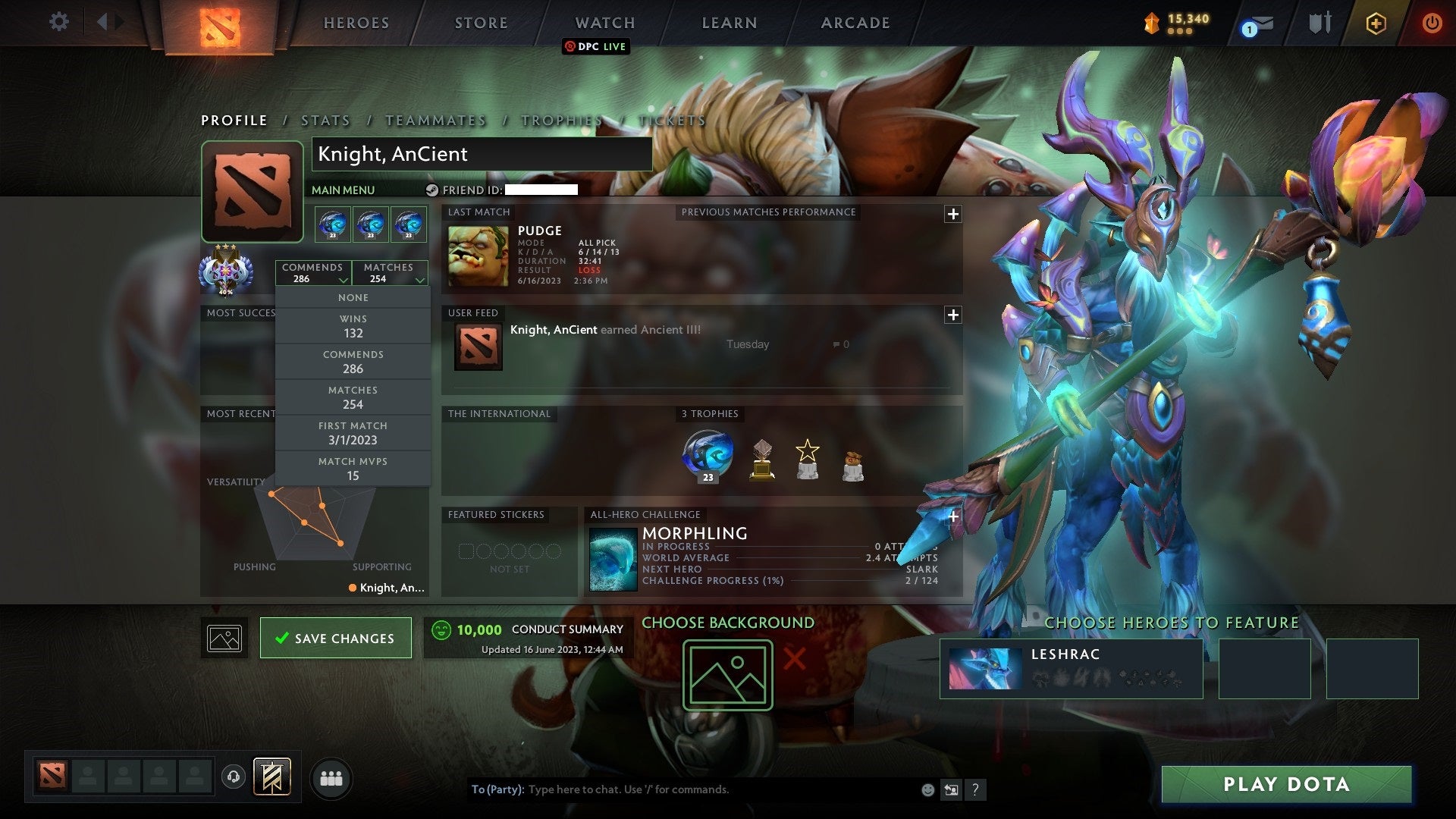Screen dimensions: 1456x819
Task: Click the voice chat headphones icon
Action: coord(232,777)
